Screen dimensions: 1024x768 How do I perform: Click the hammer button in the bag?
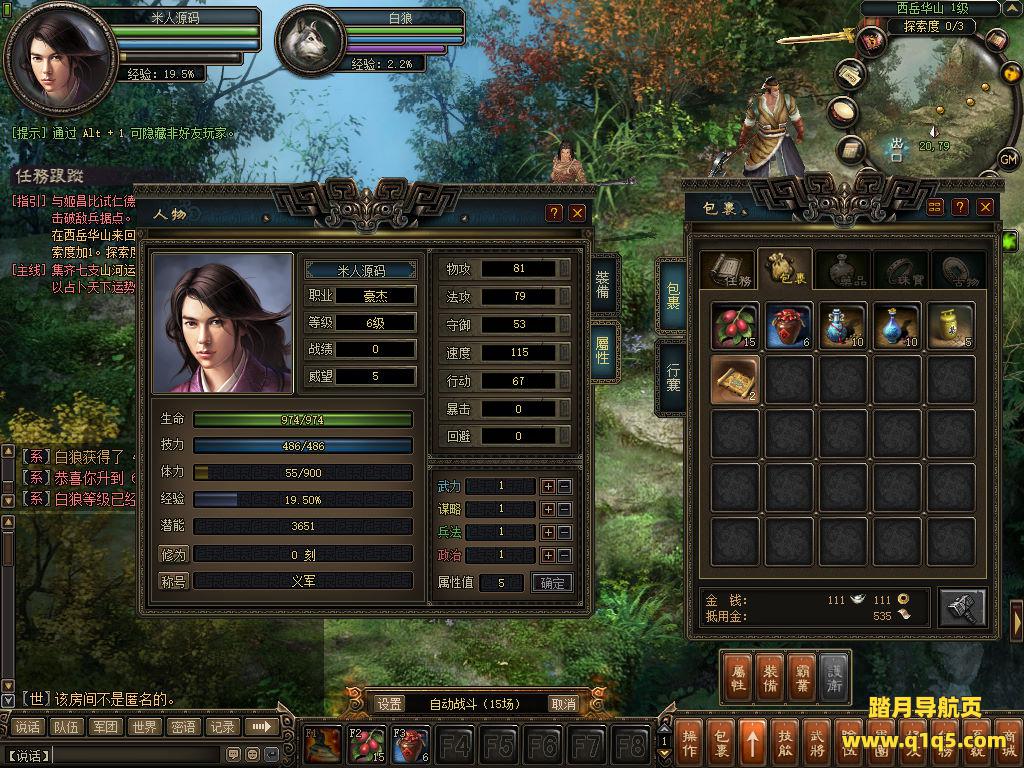[x=962, y=607]
